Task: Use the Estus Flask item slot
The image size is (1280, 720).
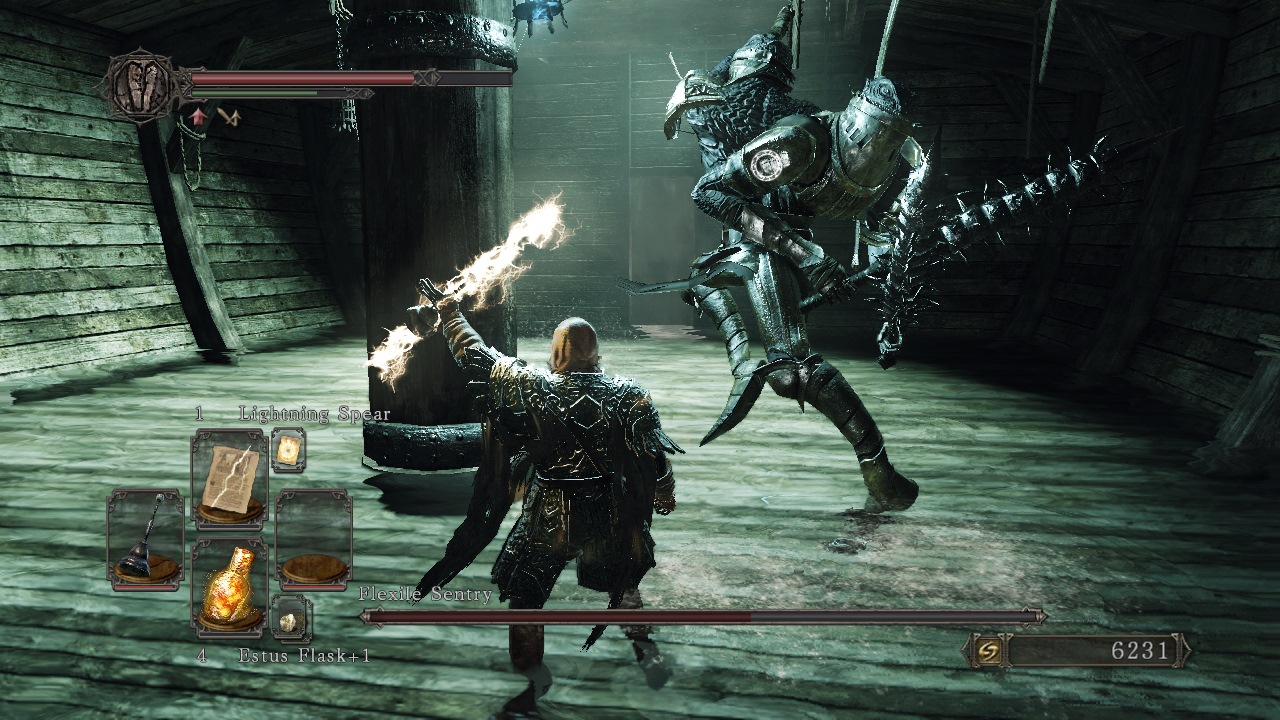Action: tap(229, 587)
